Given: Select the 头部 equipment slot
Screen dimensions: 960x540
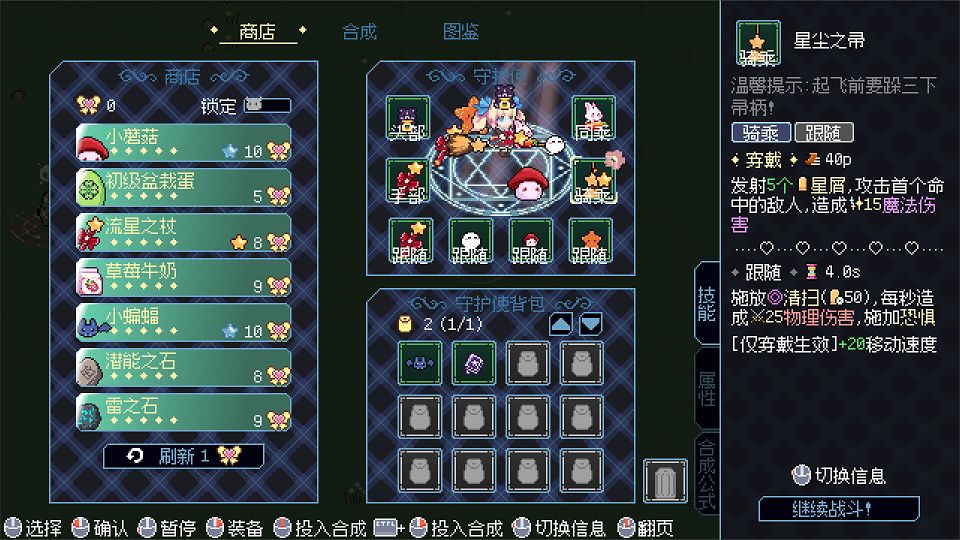Looking at the screenshot, I should 407,119.
